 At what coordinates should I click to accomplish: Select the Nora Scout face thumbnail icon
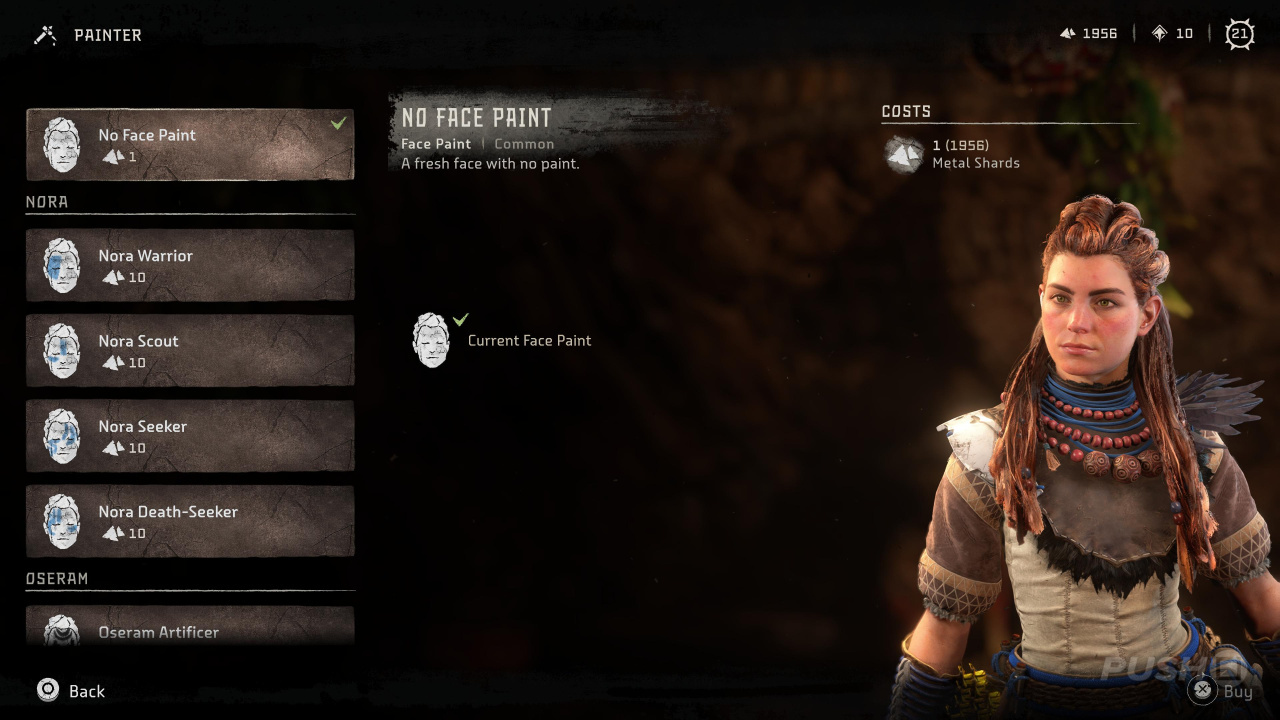click(61, 350)
